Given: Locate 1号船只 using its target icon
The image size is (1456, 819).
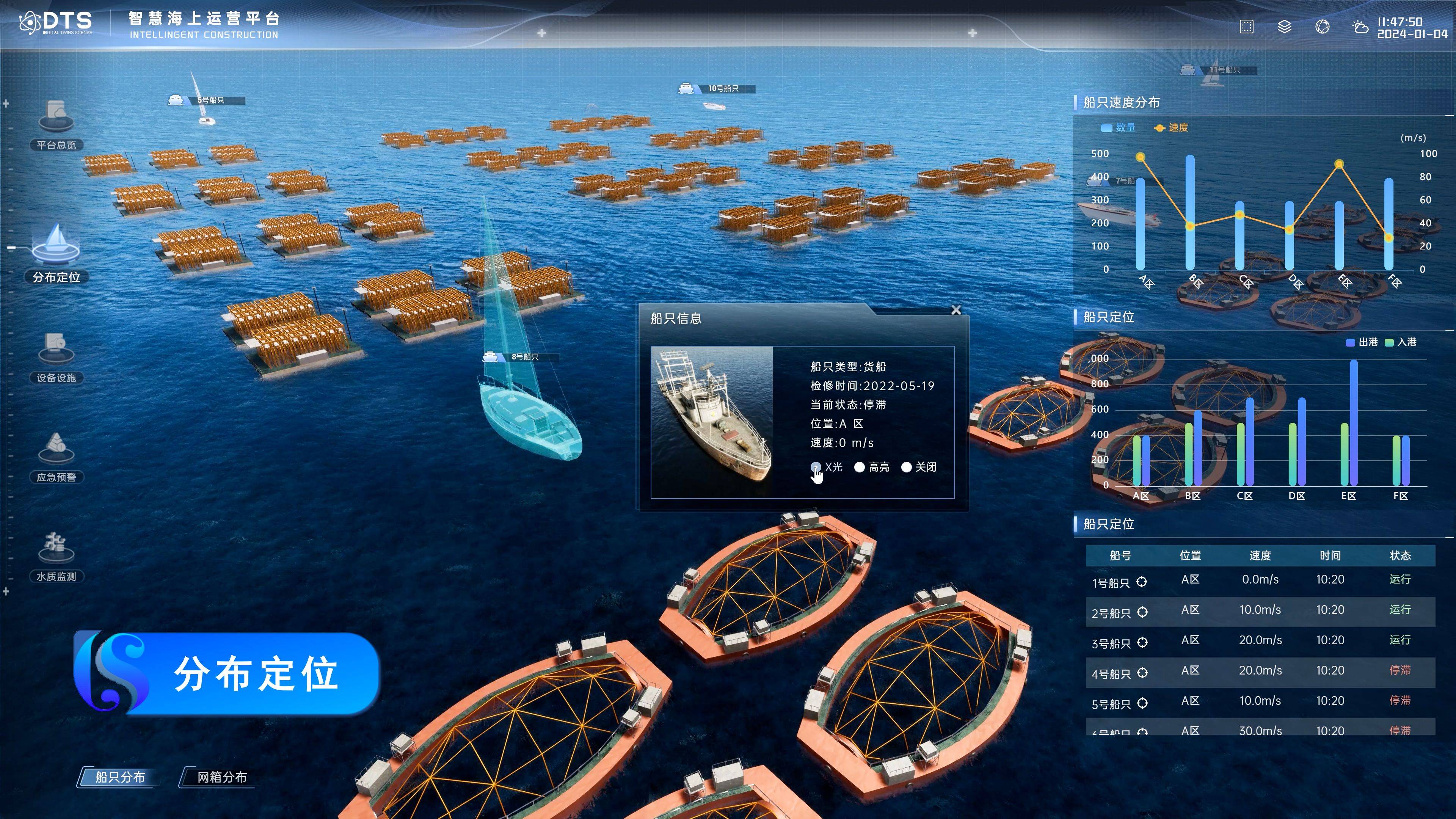Looking at the screenshot, I should [x=1142, y=582].
